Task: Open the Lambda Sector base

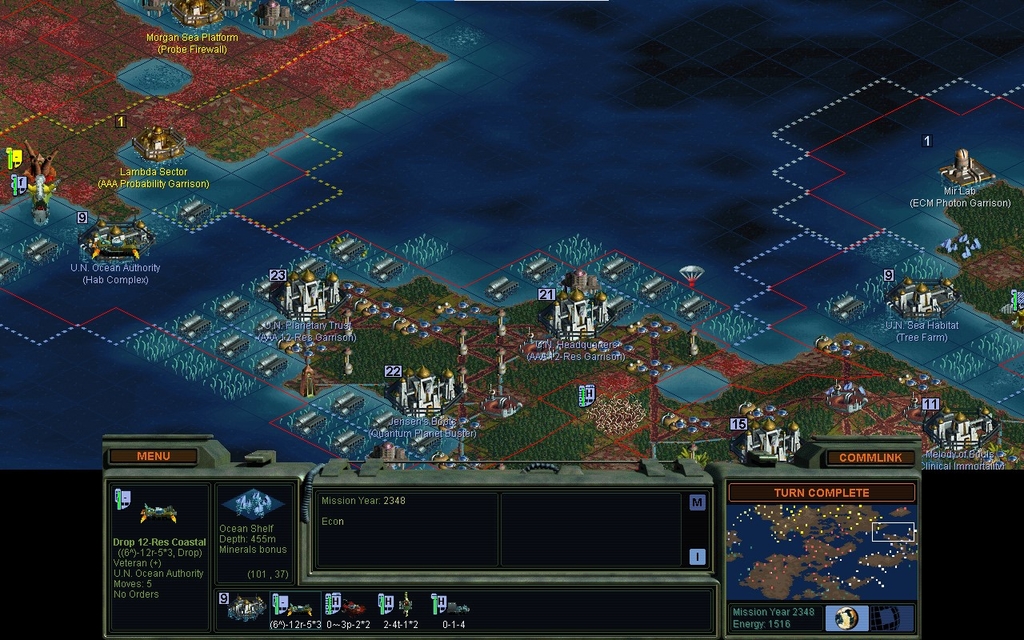Action: 155,143
